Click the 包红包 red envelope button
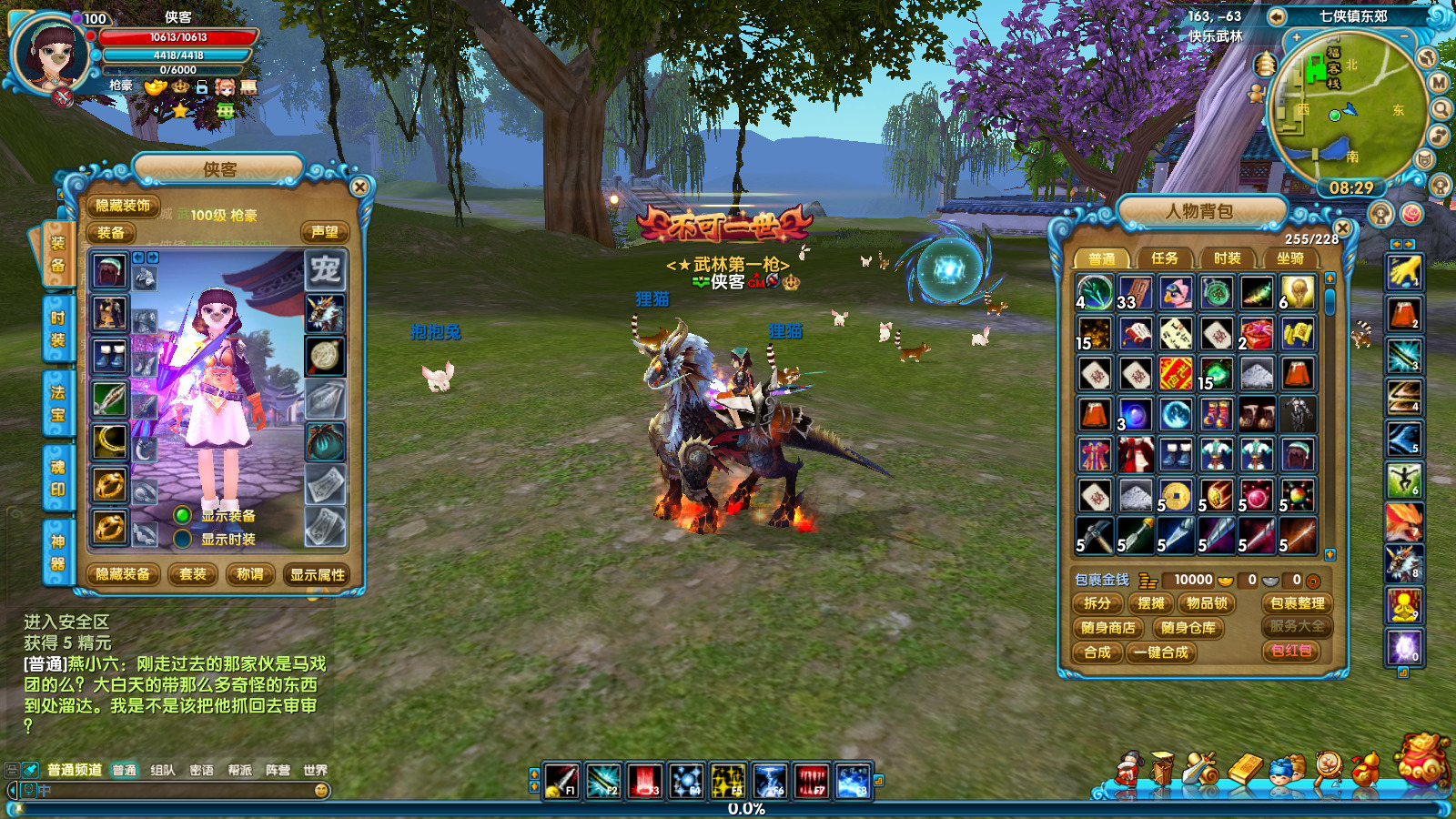Viewport: 1456px width, 819px height. click(1291, 651)
